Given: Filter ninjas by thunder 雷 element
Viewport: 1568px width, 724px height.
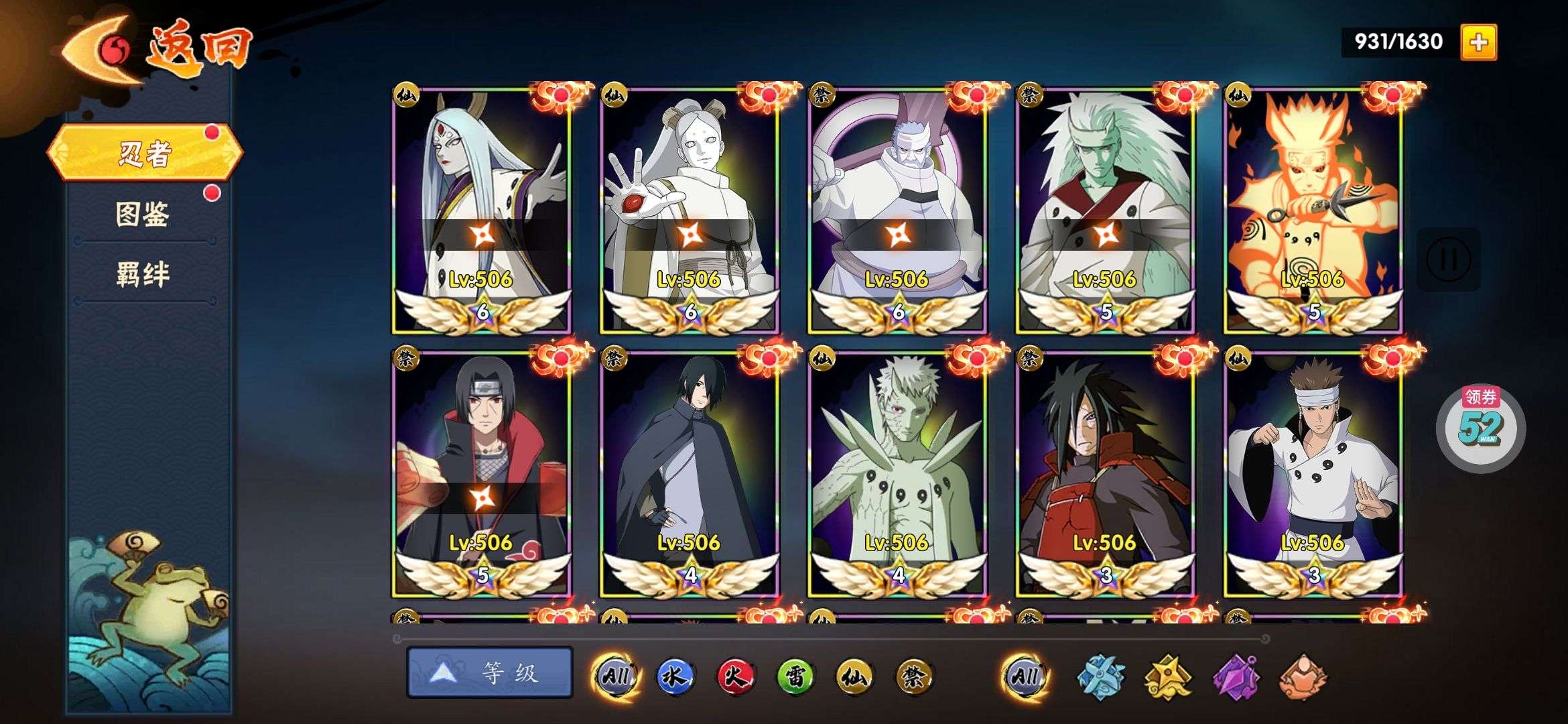Looking at the screenshot, I should pyautogui.click(x=795, y=676).
